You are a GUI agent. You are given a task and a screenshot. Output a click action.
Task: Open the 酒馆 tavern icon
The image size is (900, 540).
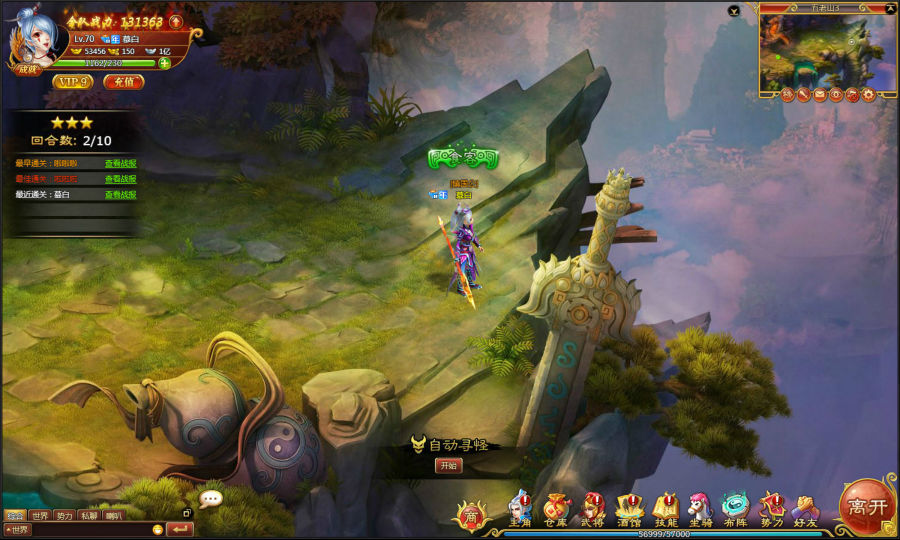(629, 508)
